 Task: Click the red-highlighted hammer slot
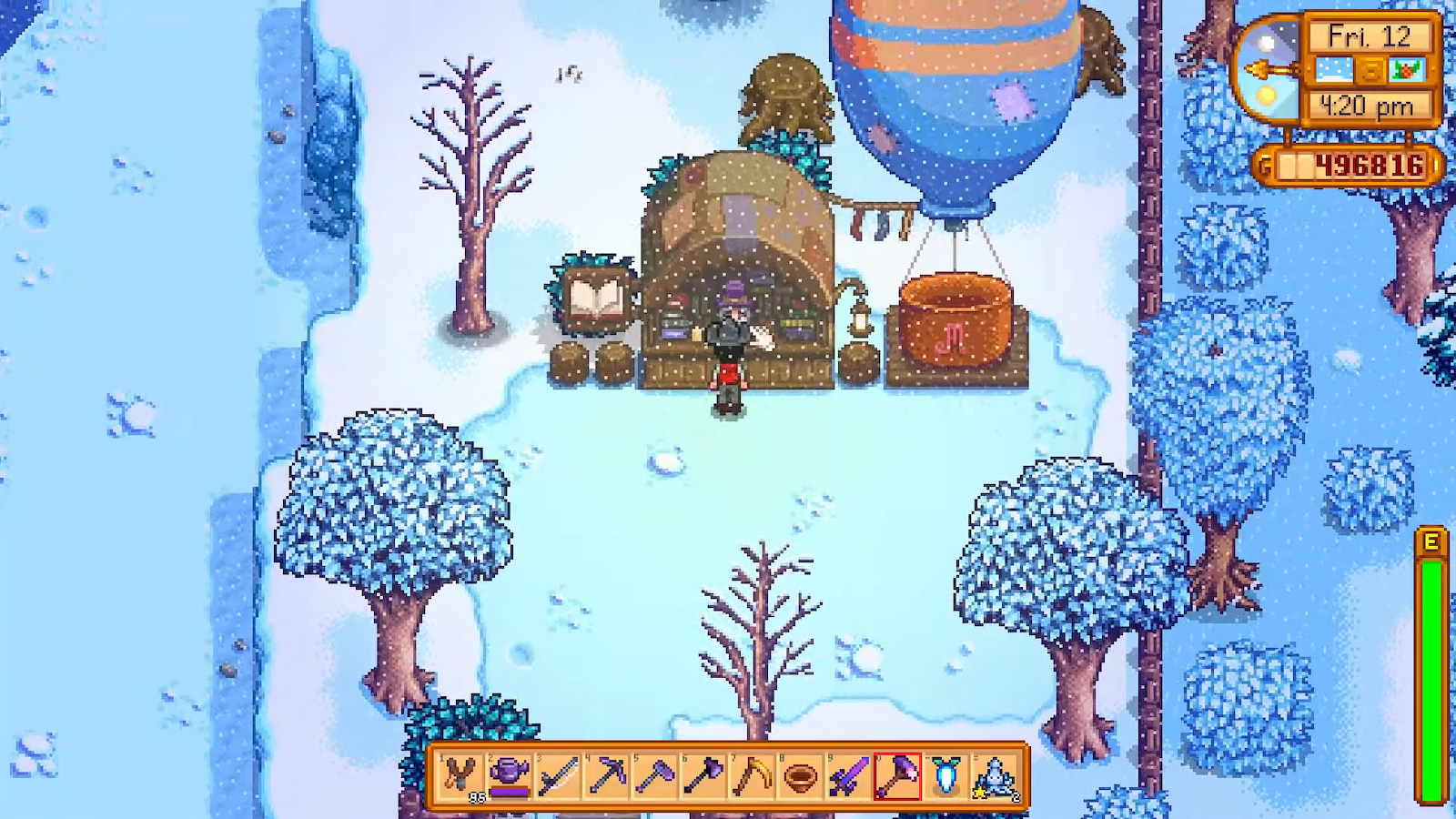pos(898,777)
